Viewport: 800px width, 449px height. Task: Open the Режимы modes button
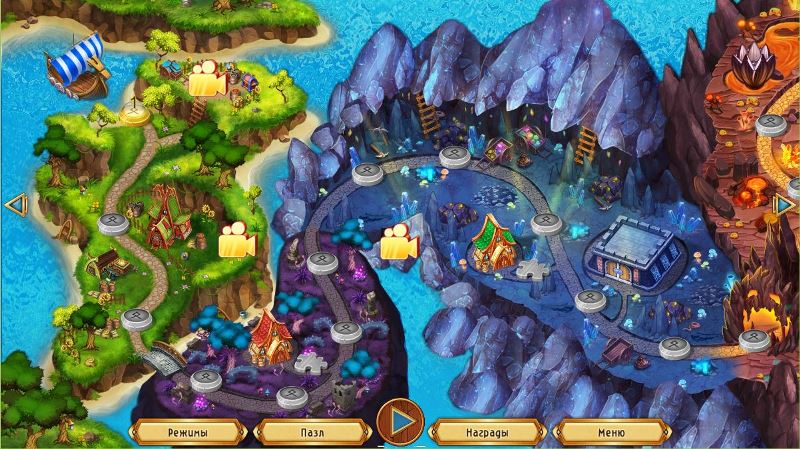[187, 432]
